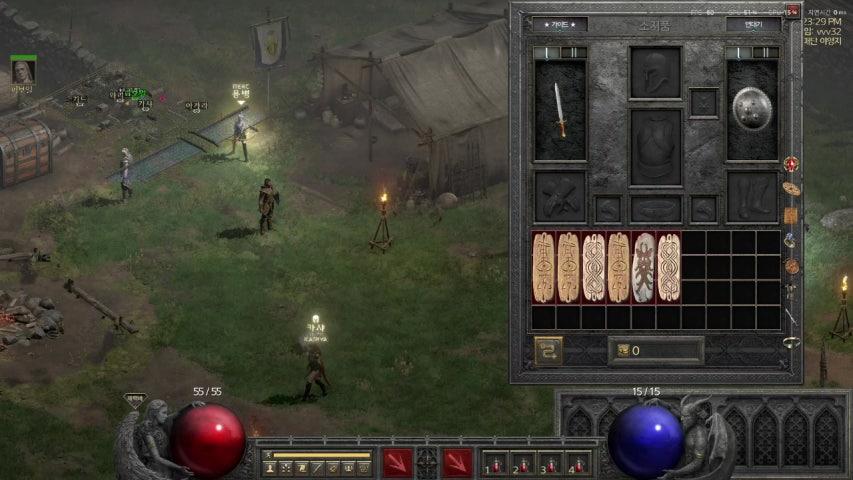The width and height of the screenshot is (853, 480).
Task: Click the empty boots equipment slot
Action: (752, 196)
